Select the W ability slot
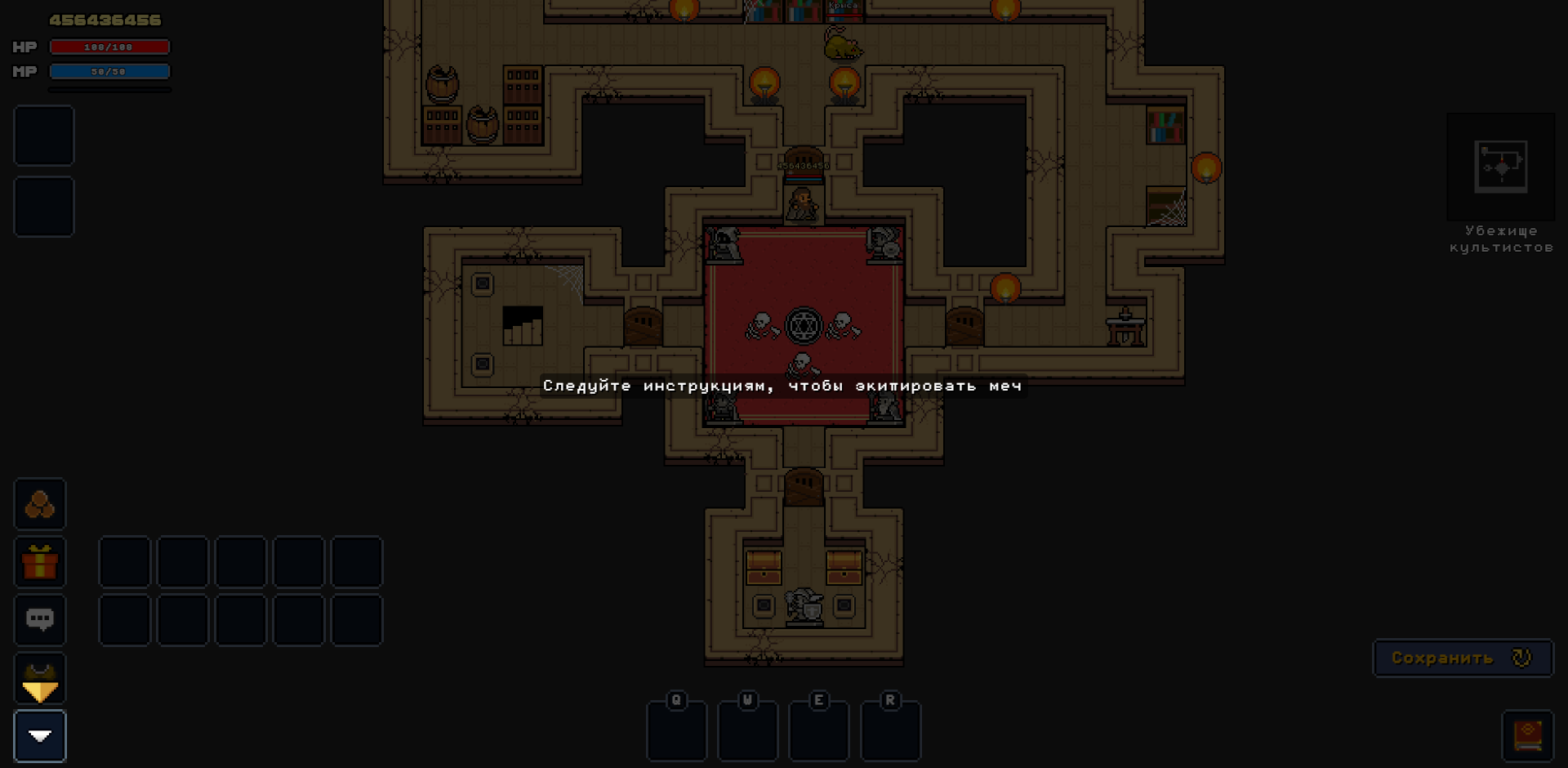Image resolution: width=1568 pixels, height=768 pixels. pyautogui.click(x=747, y=730)
